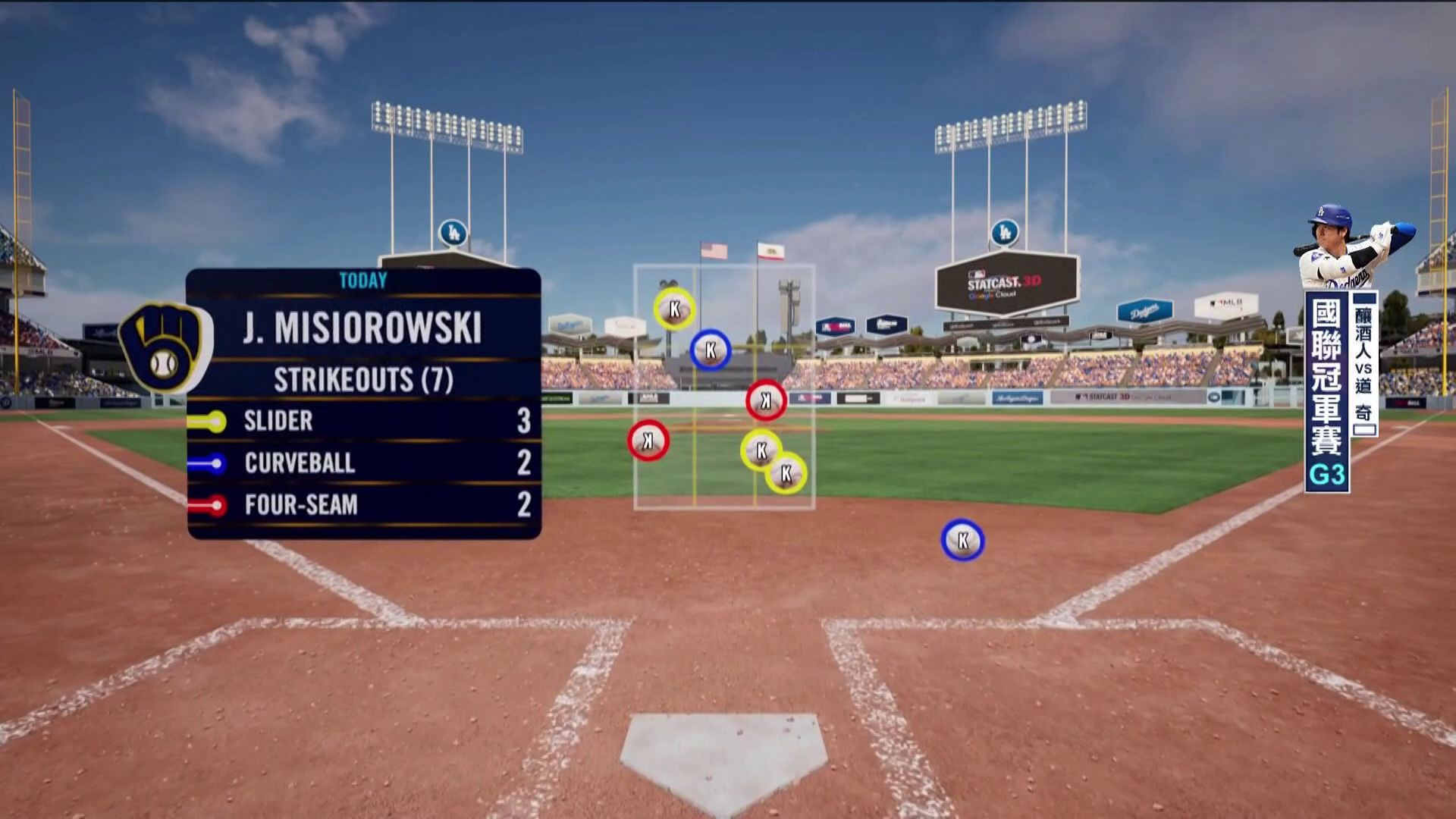This screenshot has width=1456, height=819.
Task: Click the Brewers glove logo
Action: (165, 347)
